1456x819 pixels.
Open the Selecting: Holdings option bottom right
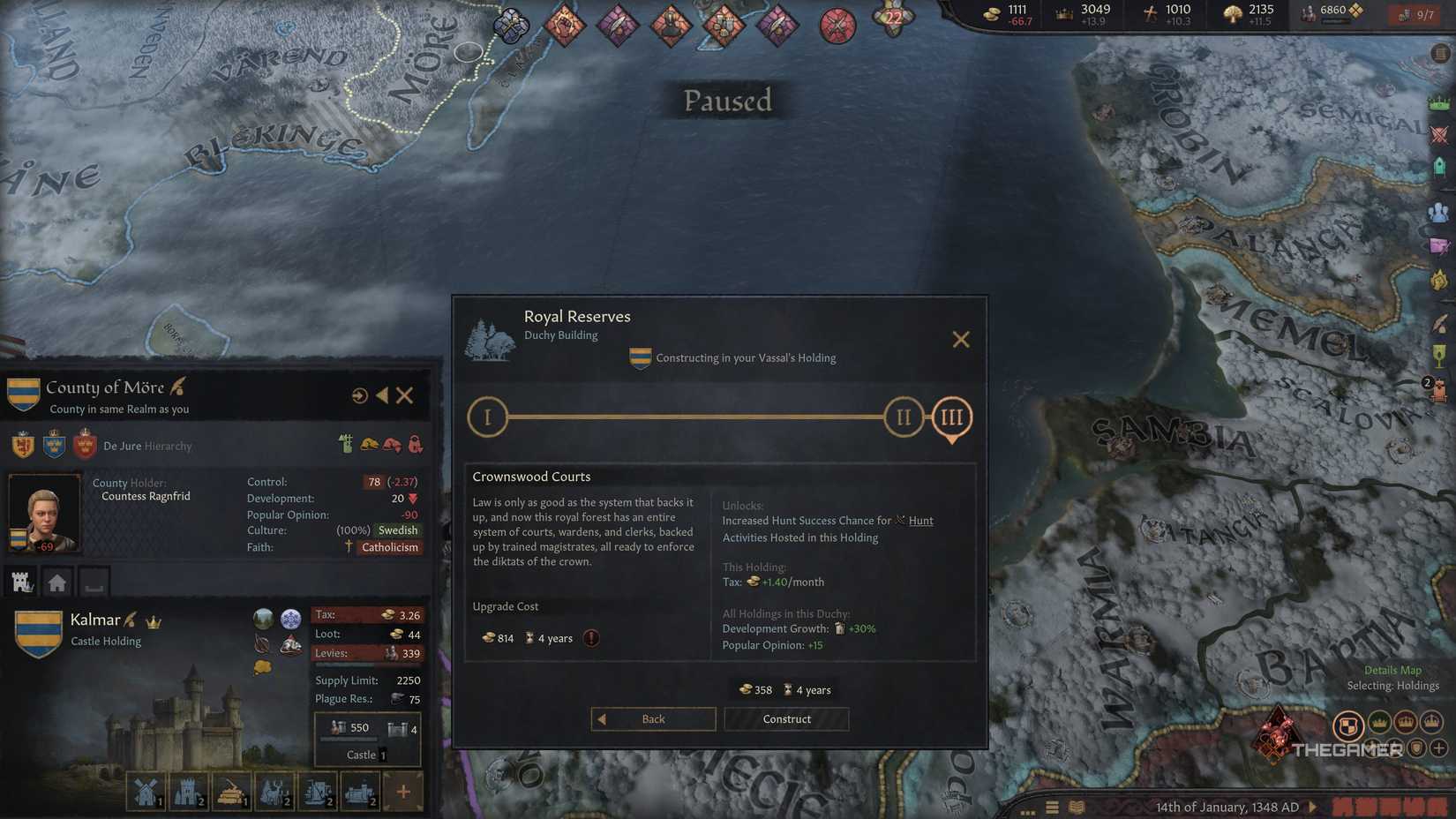pyautogui.click(x=1394, y=685)
